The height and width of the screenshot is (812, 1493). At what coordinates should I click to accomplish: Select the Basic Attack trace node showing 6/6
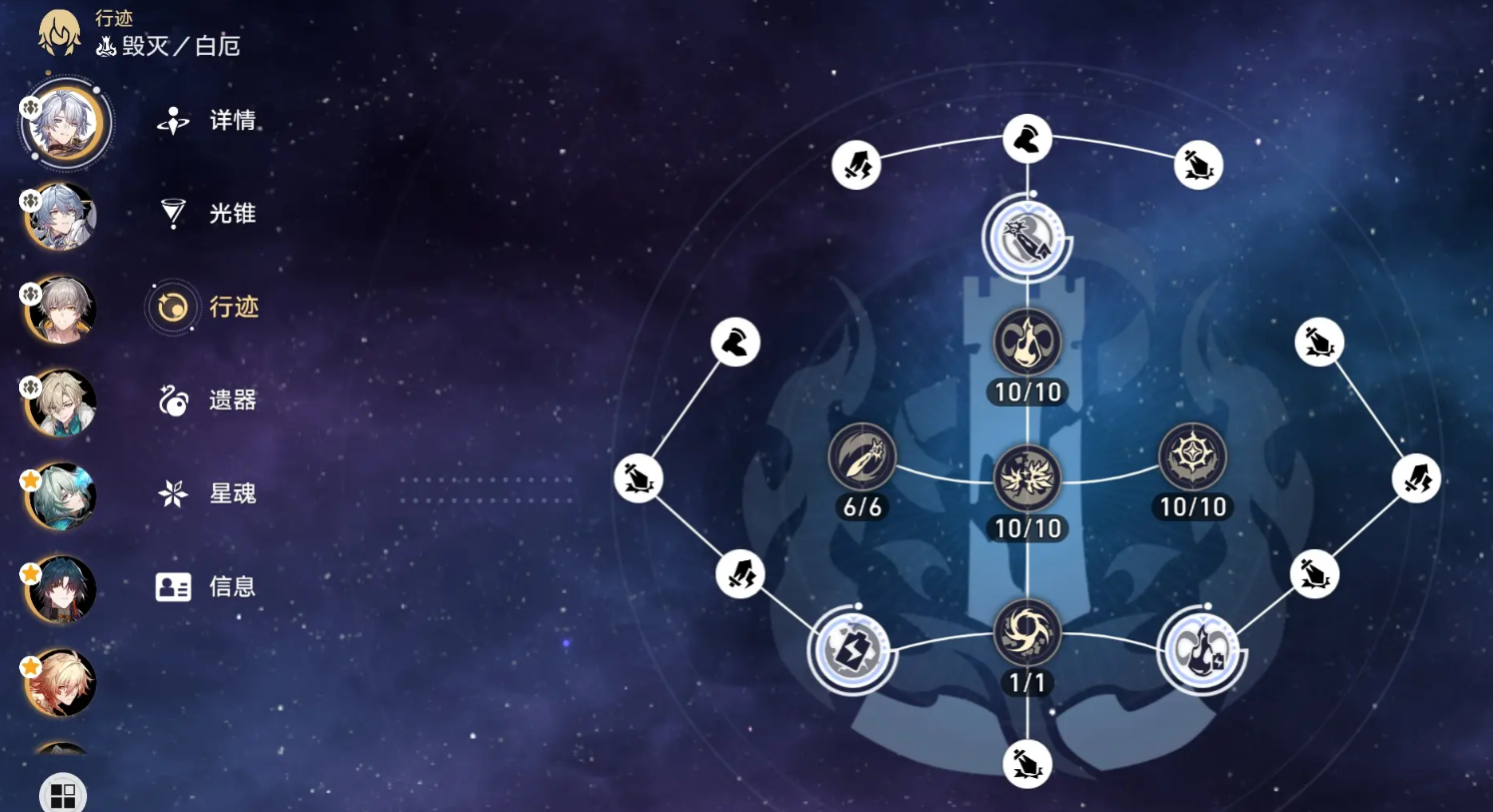click(862, 457)
